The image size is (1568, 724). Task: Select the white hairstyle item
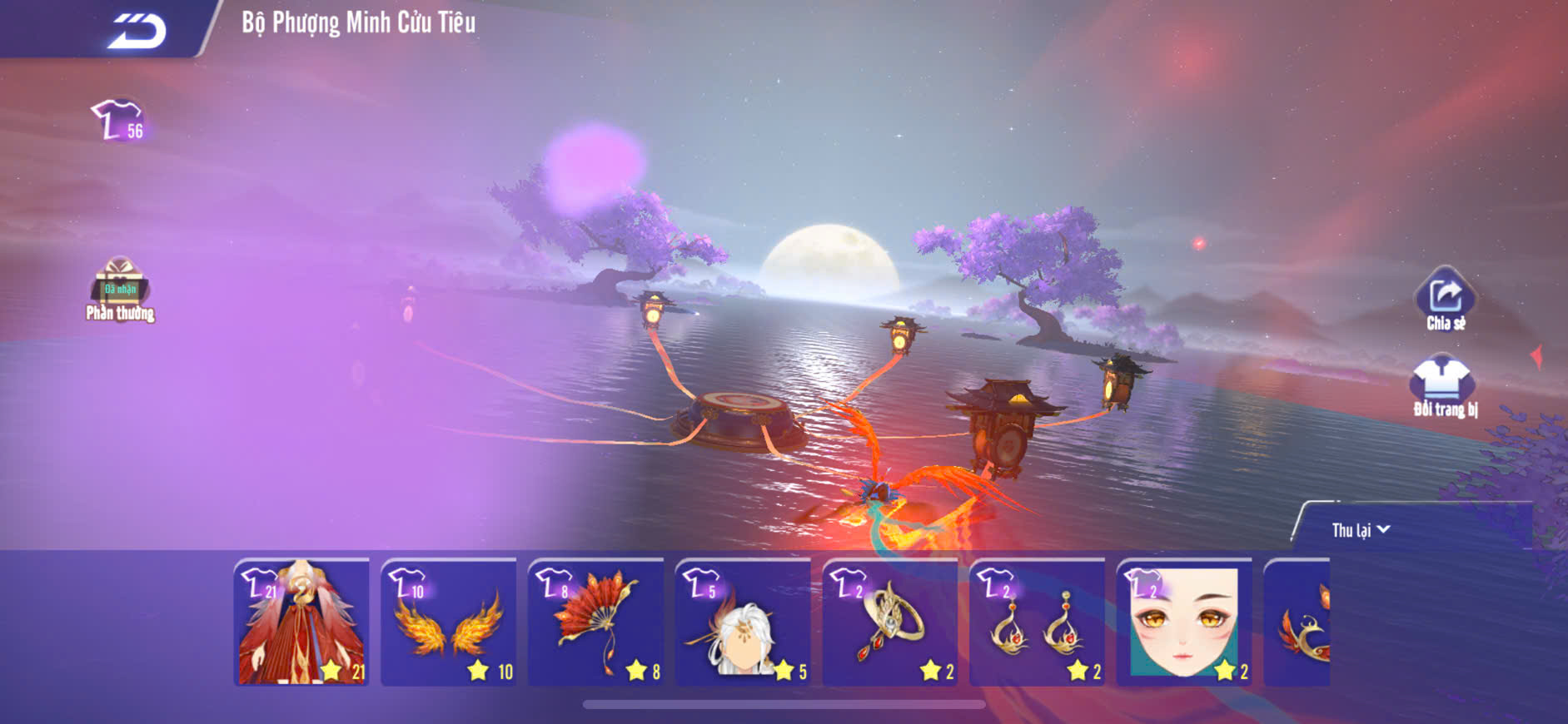pyautogui.click(x=743, y=622)
